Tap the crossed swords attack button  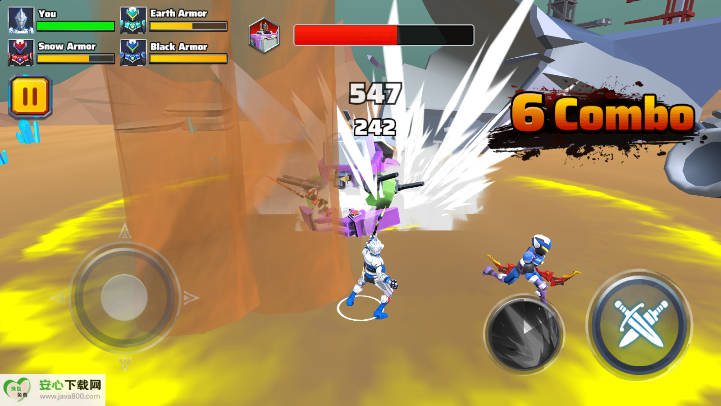(x=637, y=325)
